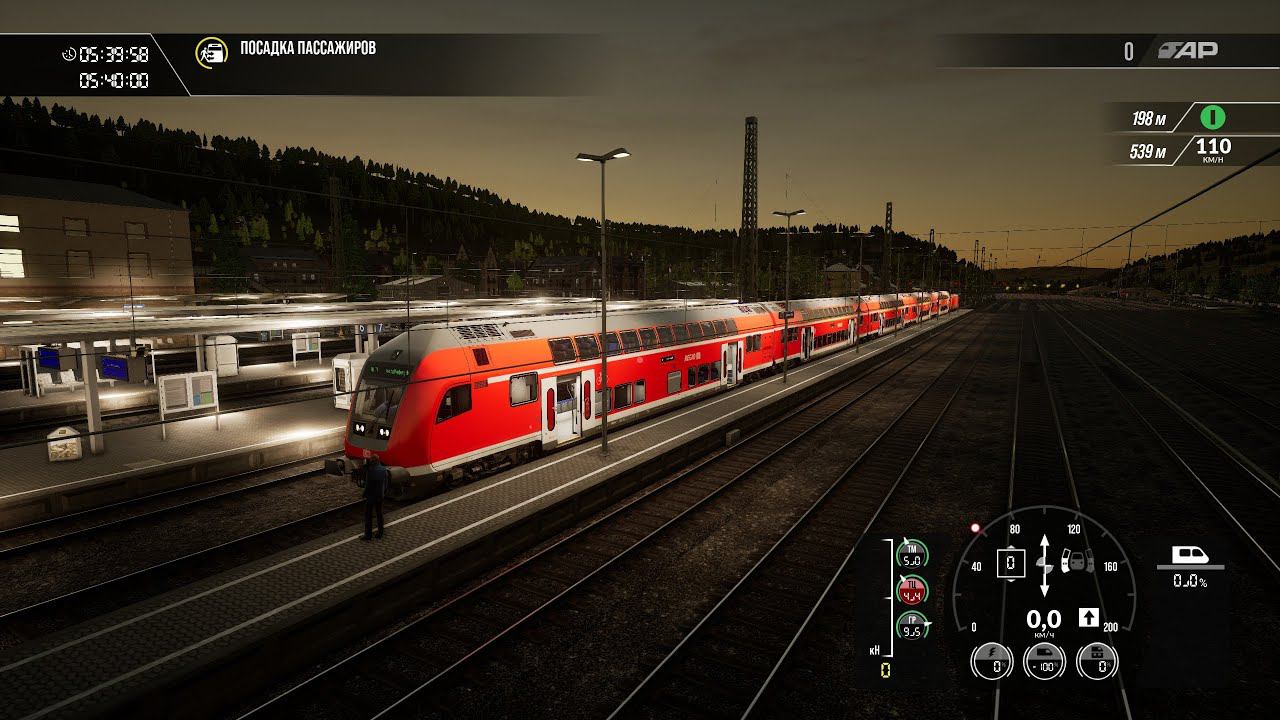Click the forward direction arrow indicator
The width and height of the screenshot is (1280, 720).
click(1089, 617)
